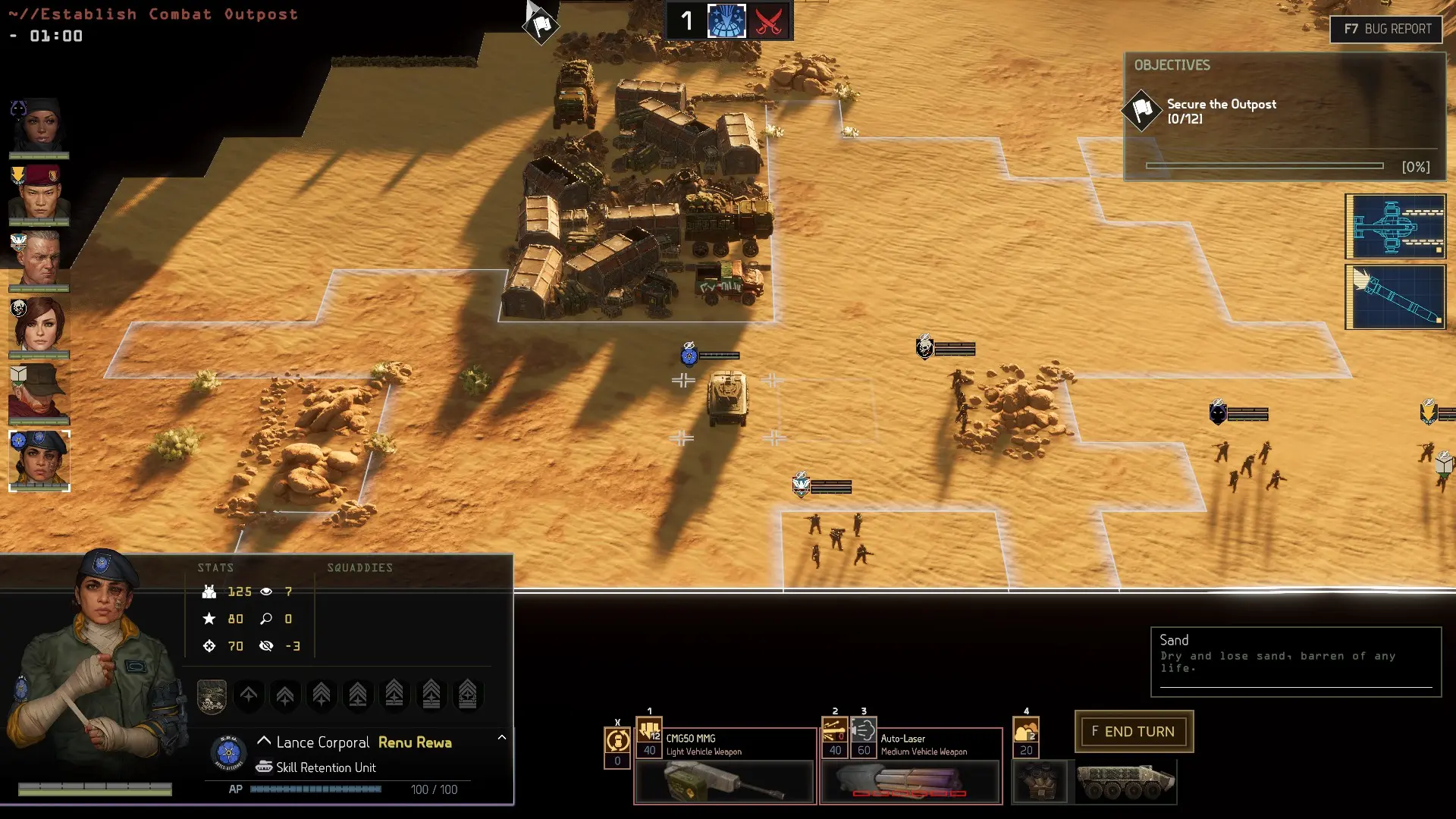This screenshot has height=819, width=1456.
Task: Collapse the soldier panel using the right-side caret
Action: click(500, 739)
